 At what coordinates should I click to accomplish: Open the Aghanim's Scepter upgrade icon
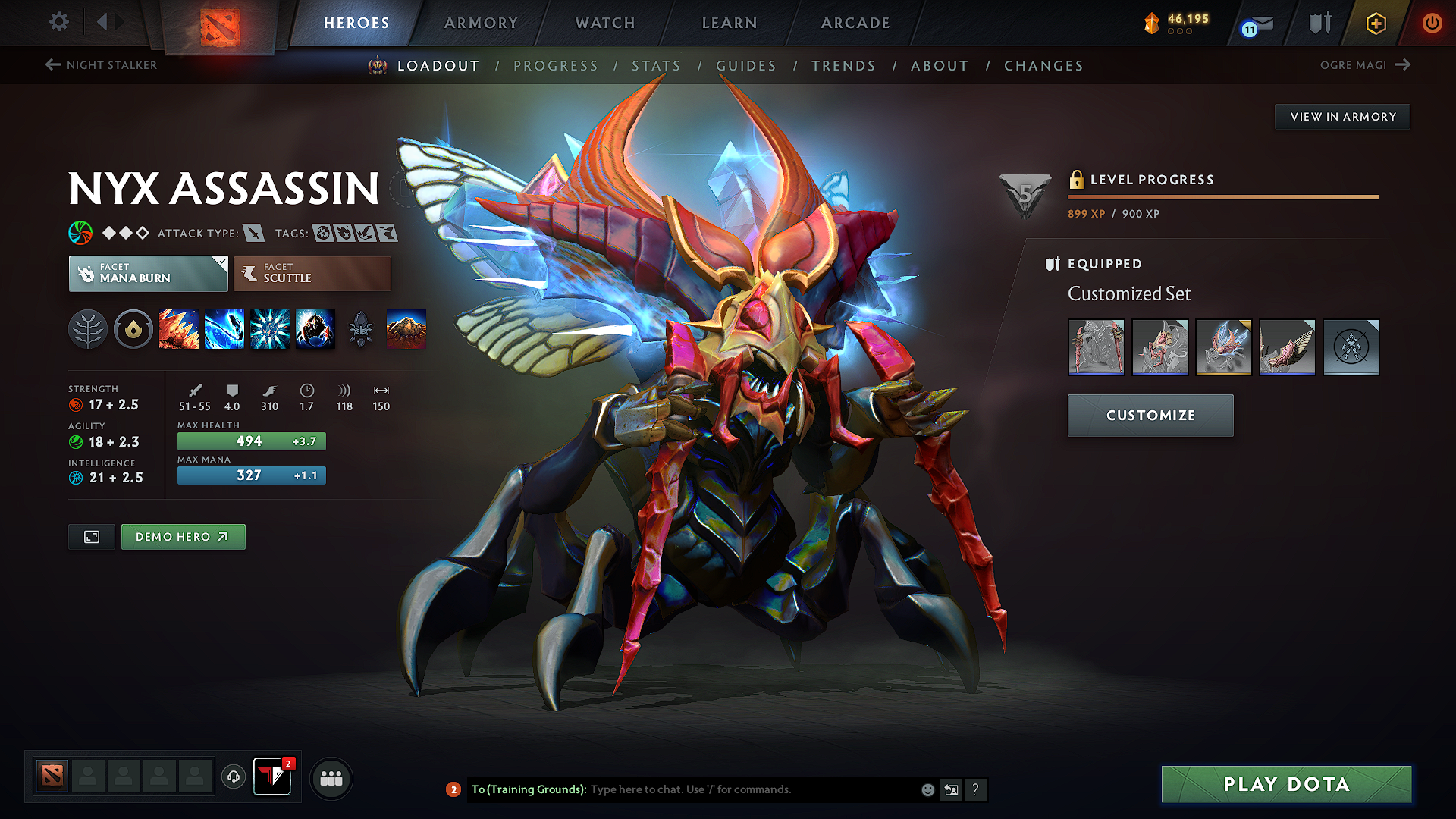click(x=361, y=329)
